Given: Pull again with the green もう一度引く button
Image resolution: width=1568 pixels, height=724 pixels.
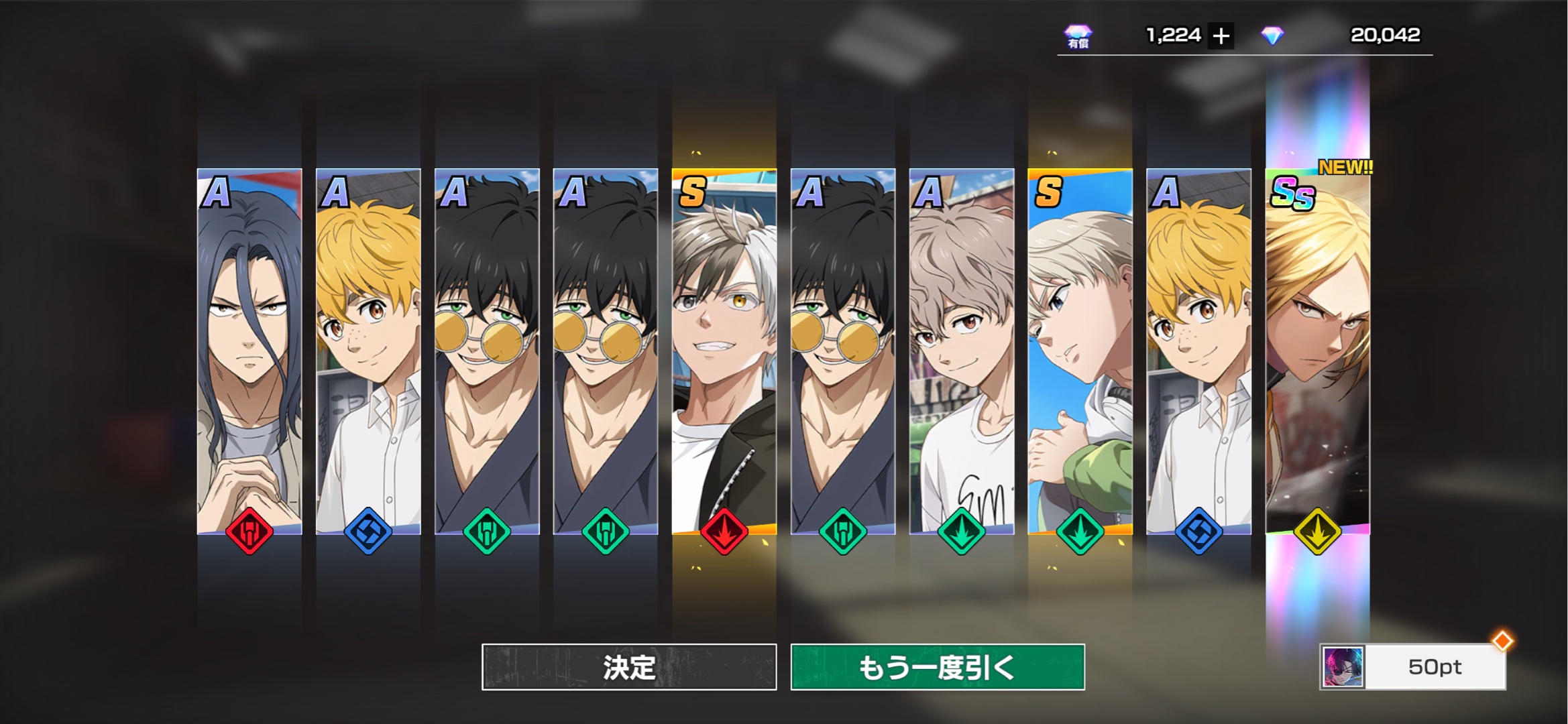Looking at the screenshot, I should coord(937,667).
